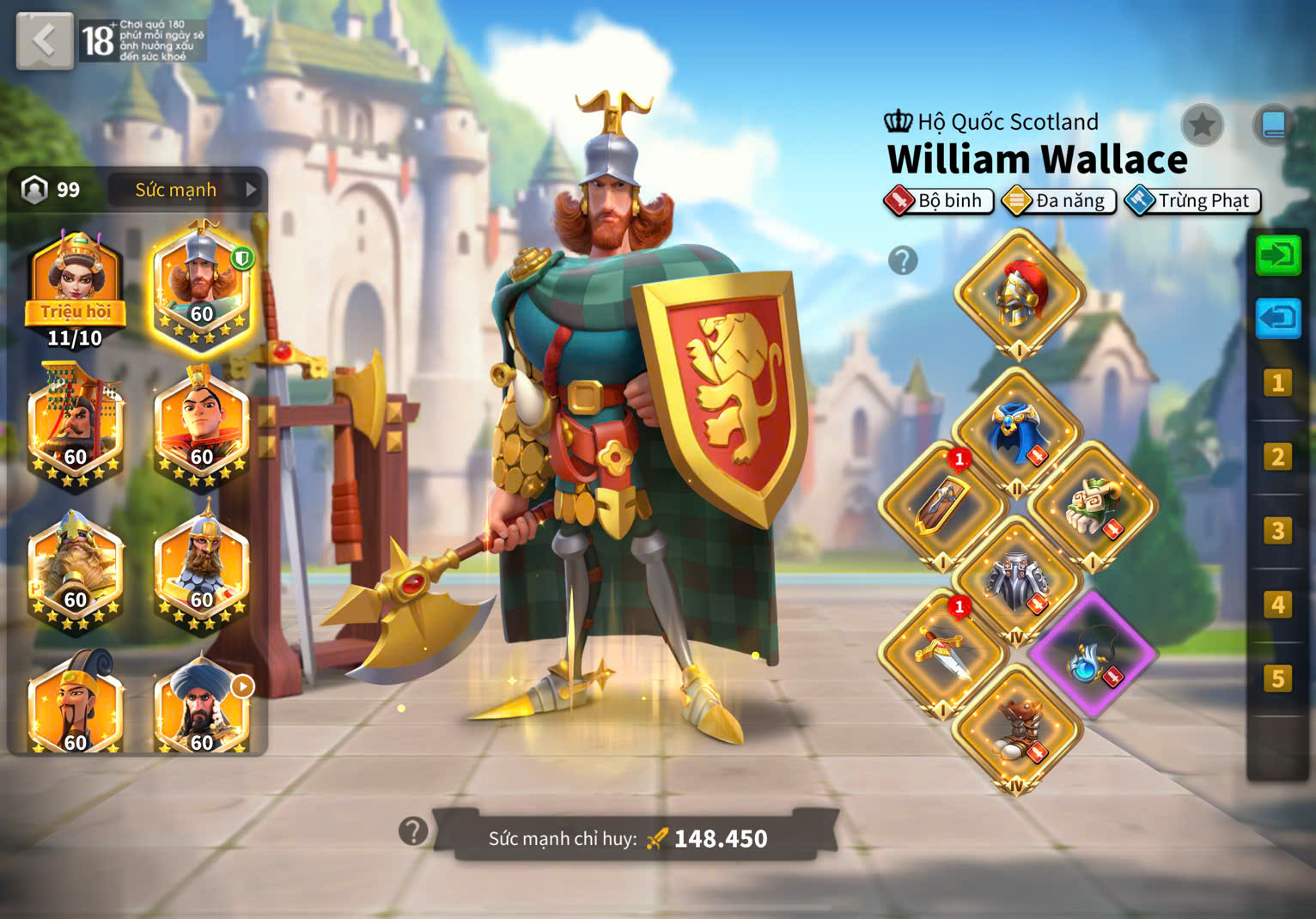1316x919 pixels.
Task: Choose the gray leg armor slot
Action: (1017, 579)
